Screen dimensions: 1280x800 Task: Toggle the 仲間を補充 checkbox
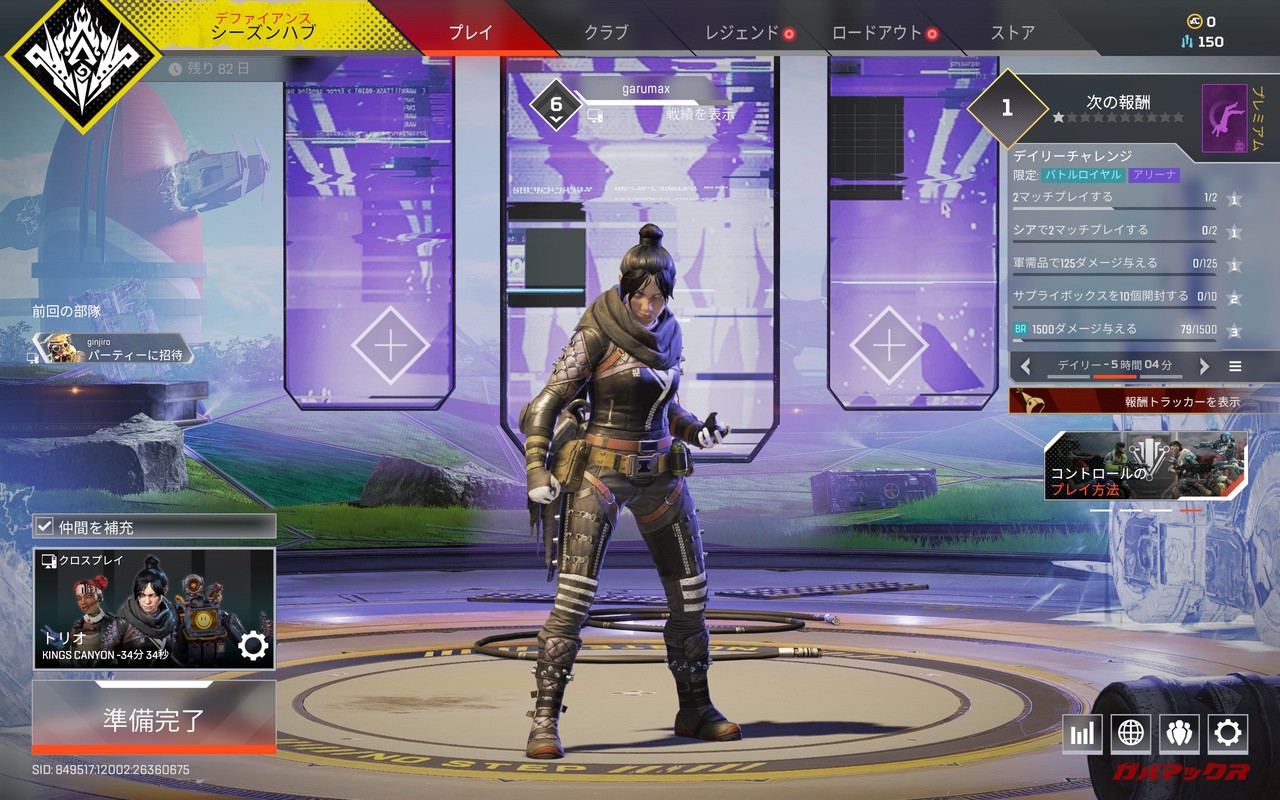[x=45, y=526]
